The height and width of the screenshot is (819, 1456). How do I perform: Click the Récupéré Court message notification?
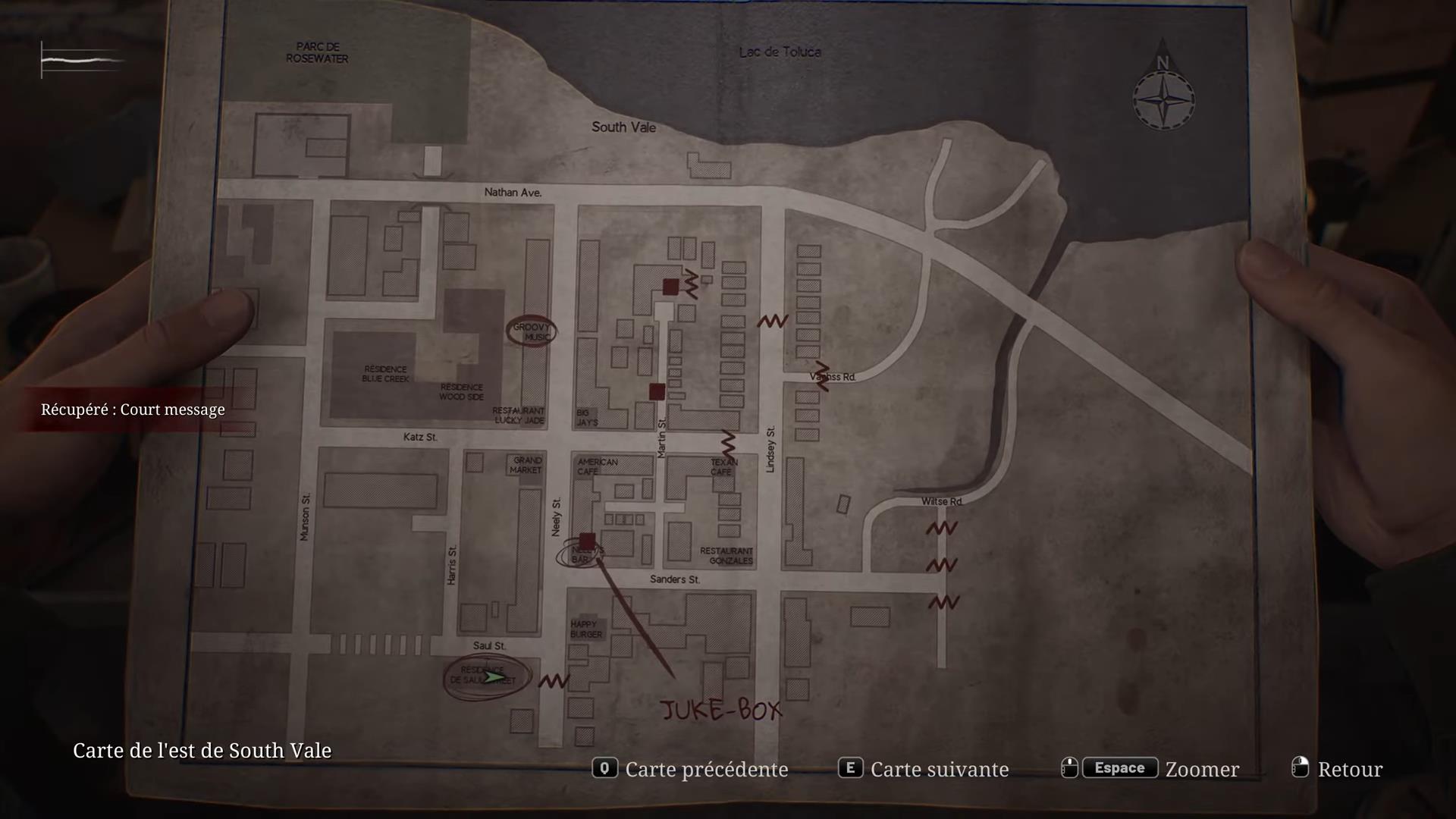point(133,409)
